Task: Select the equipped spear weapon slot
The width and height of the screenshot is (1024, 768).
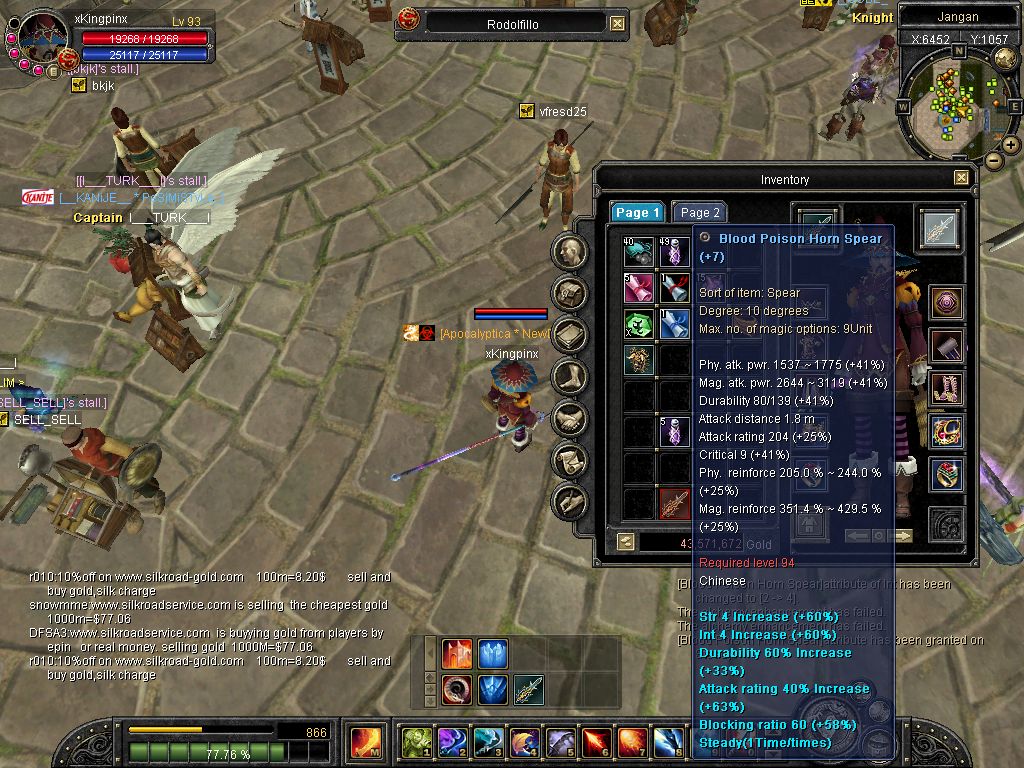Action: pos(940,230)
